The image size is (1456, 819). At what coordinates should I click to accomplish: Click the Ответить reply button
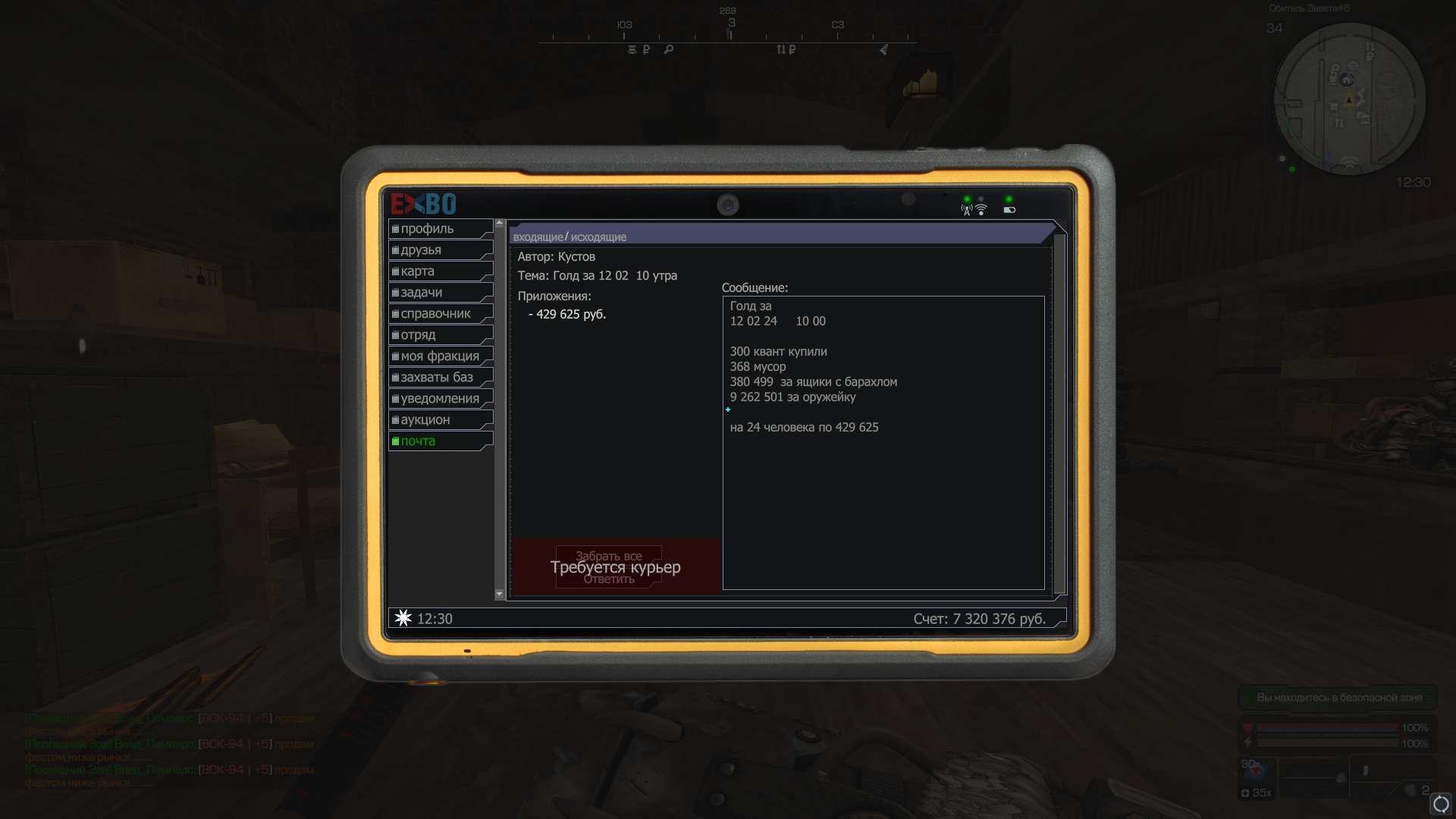tap(608, 580)
